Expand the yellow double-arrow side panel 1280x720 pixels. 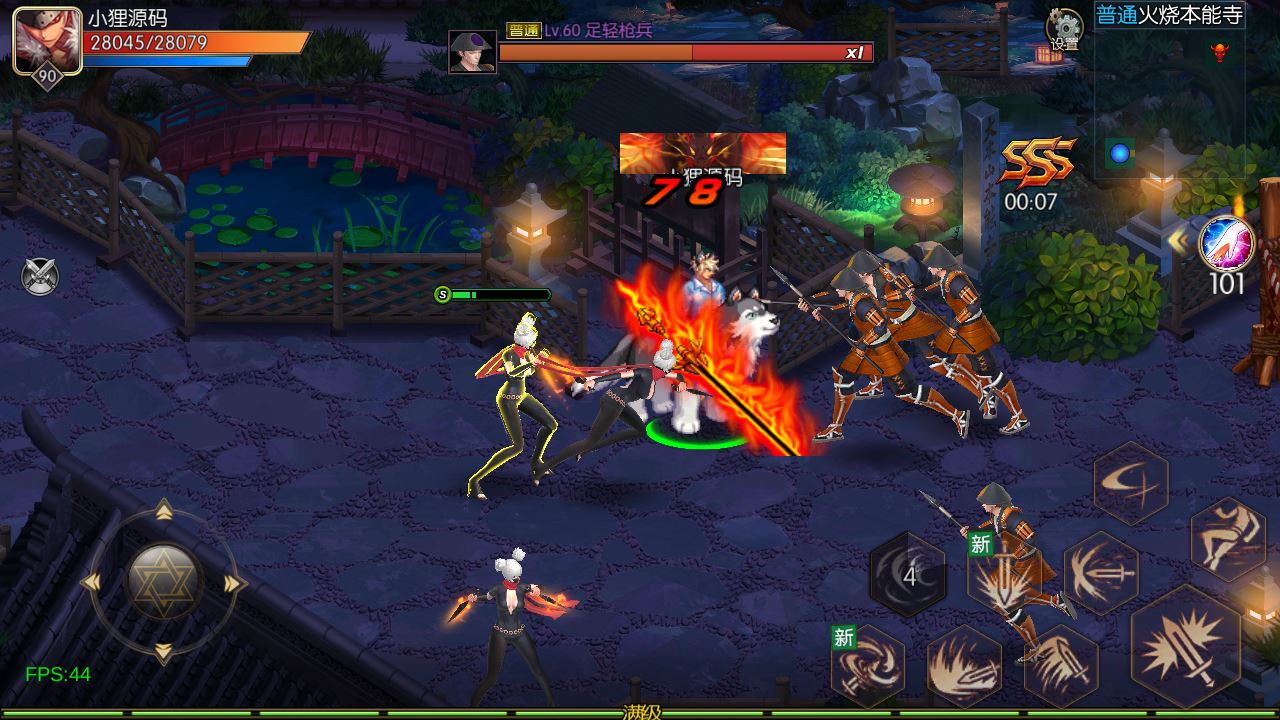click(1178, 243)
